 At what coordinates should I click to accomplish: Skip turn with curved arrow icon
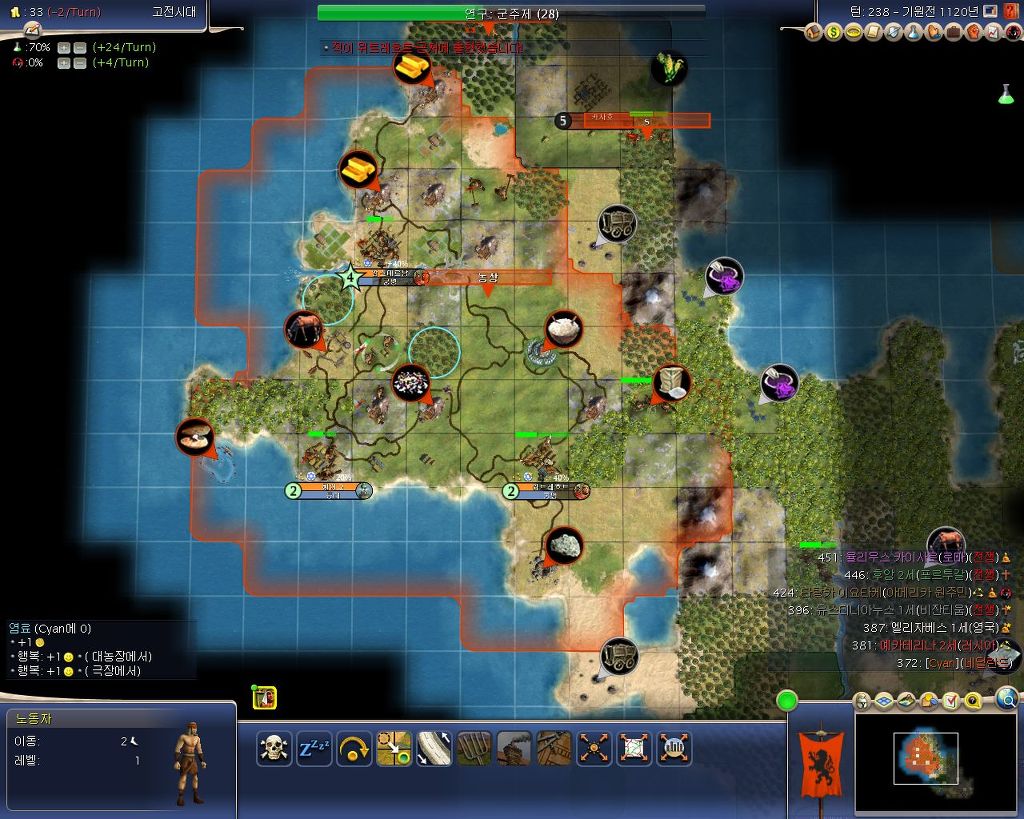(354, 748)
